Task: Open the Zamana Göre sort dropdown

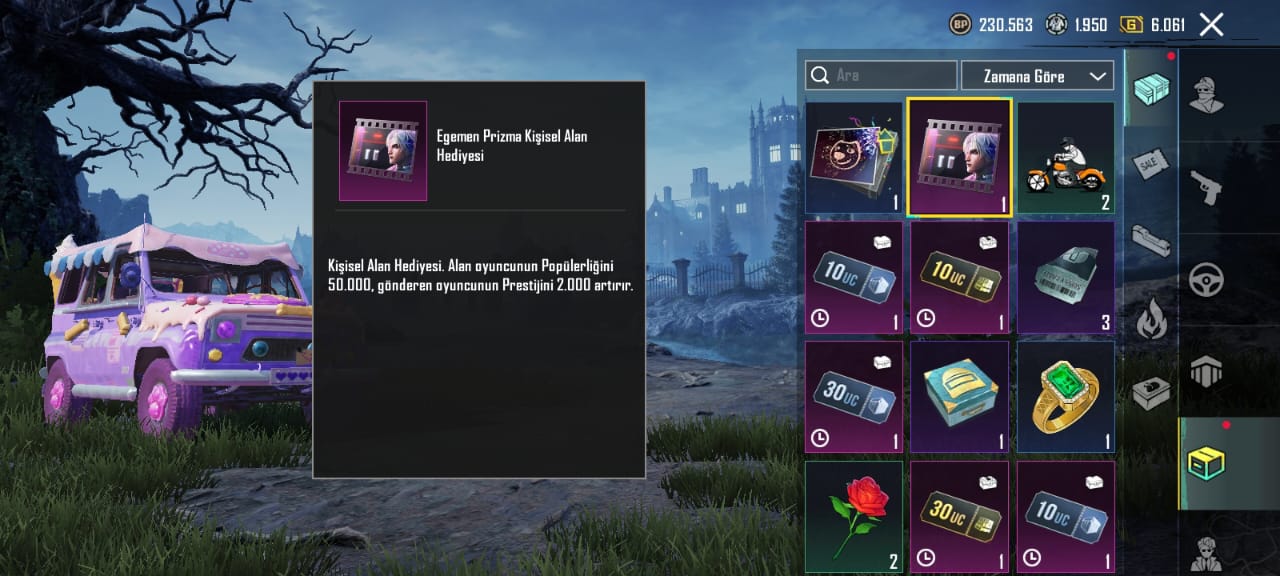Action: click(x=1037, y=76)
